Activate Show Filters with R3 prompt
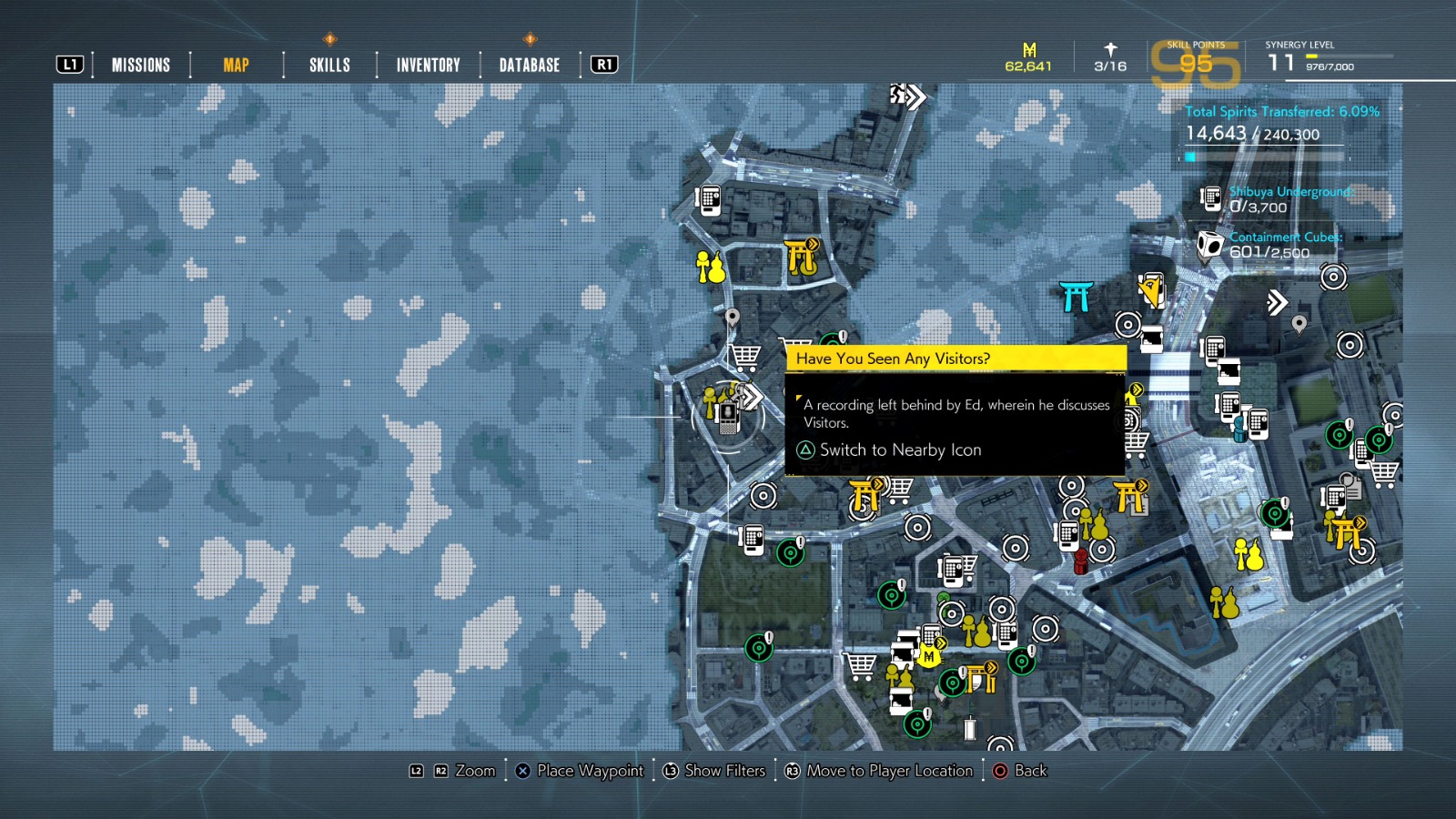Screen dimensions: 1456x819 click(x=714, y=771)
